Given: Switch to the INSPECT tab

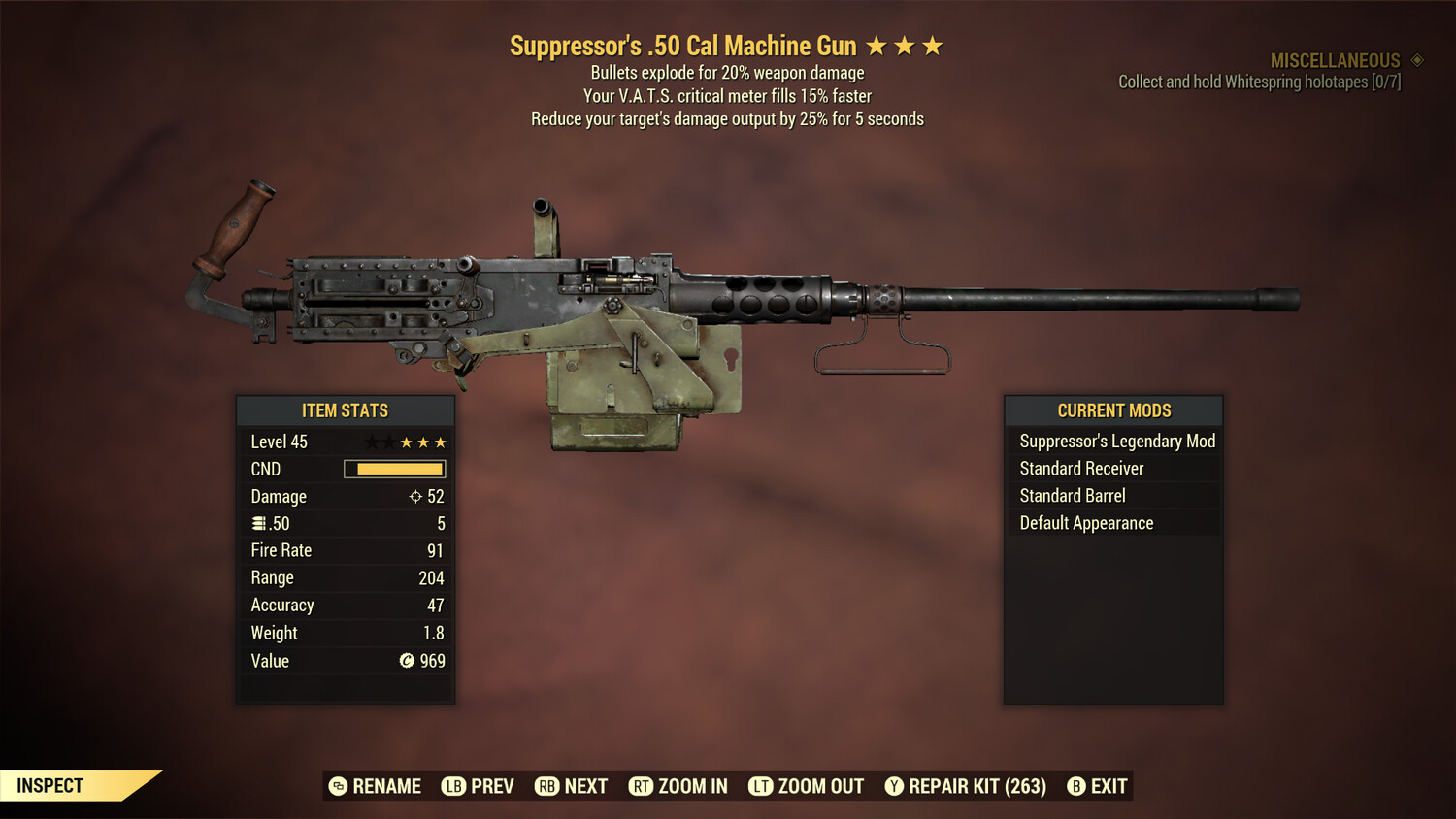Looking at the screenshot, I should [50, 785].
